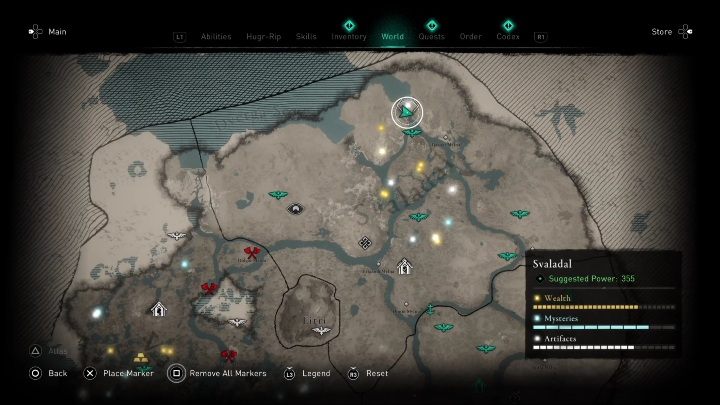Reset the map view

(368, 373)
